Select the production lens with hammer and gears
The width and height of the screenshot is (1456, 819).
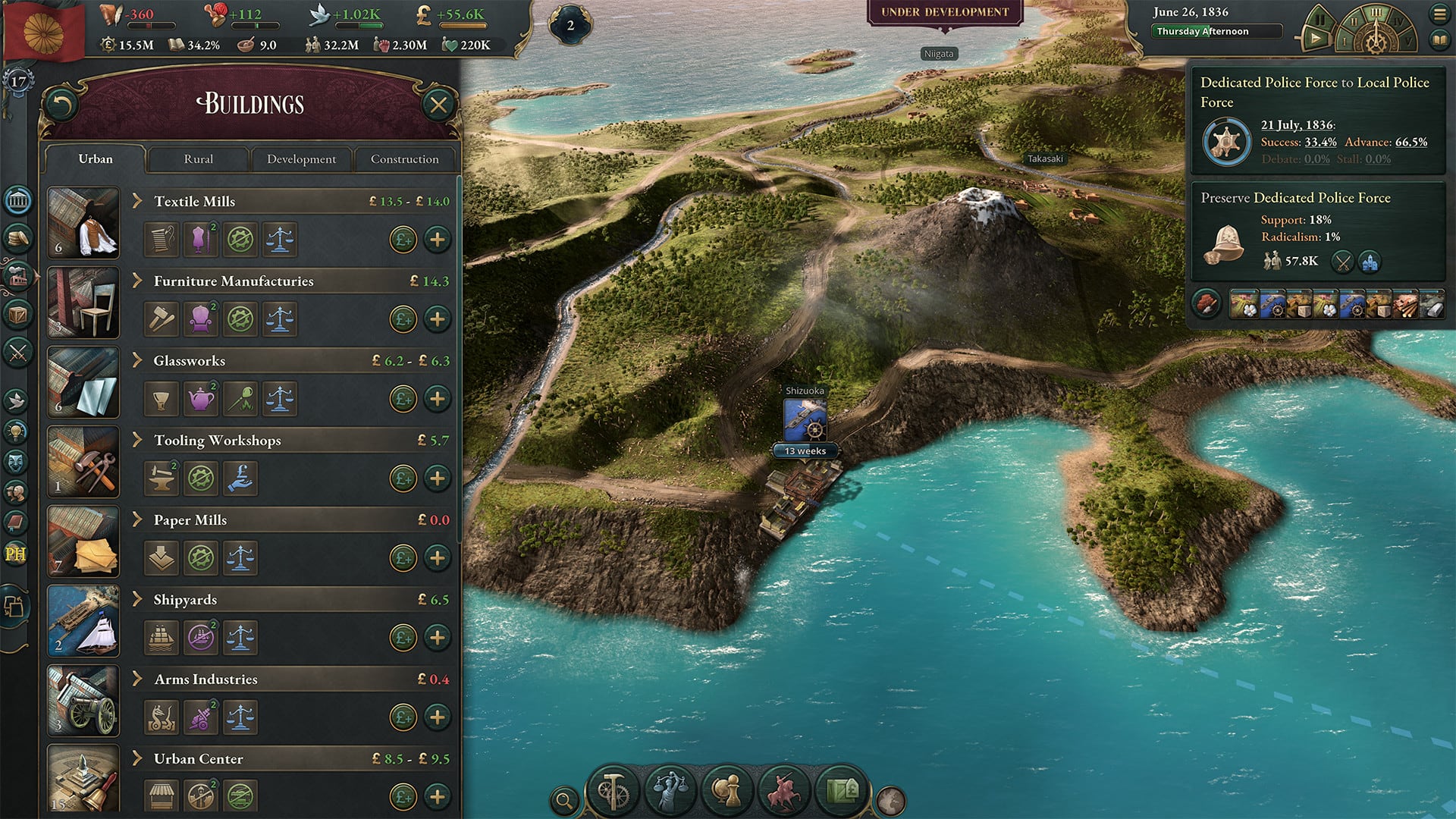click(613, 791)
